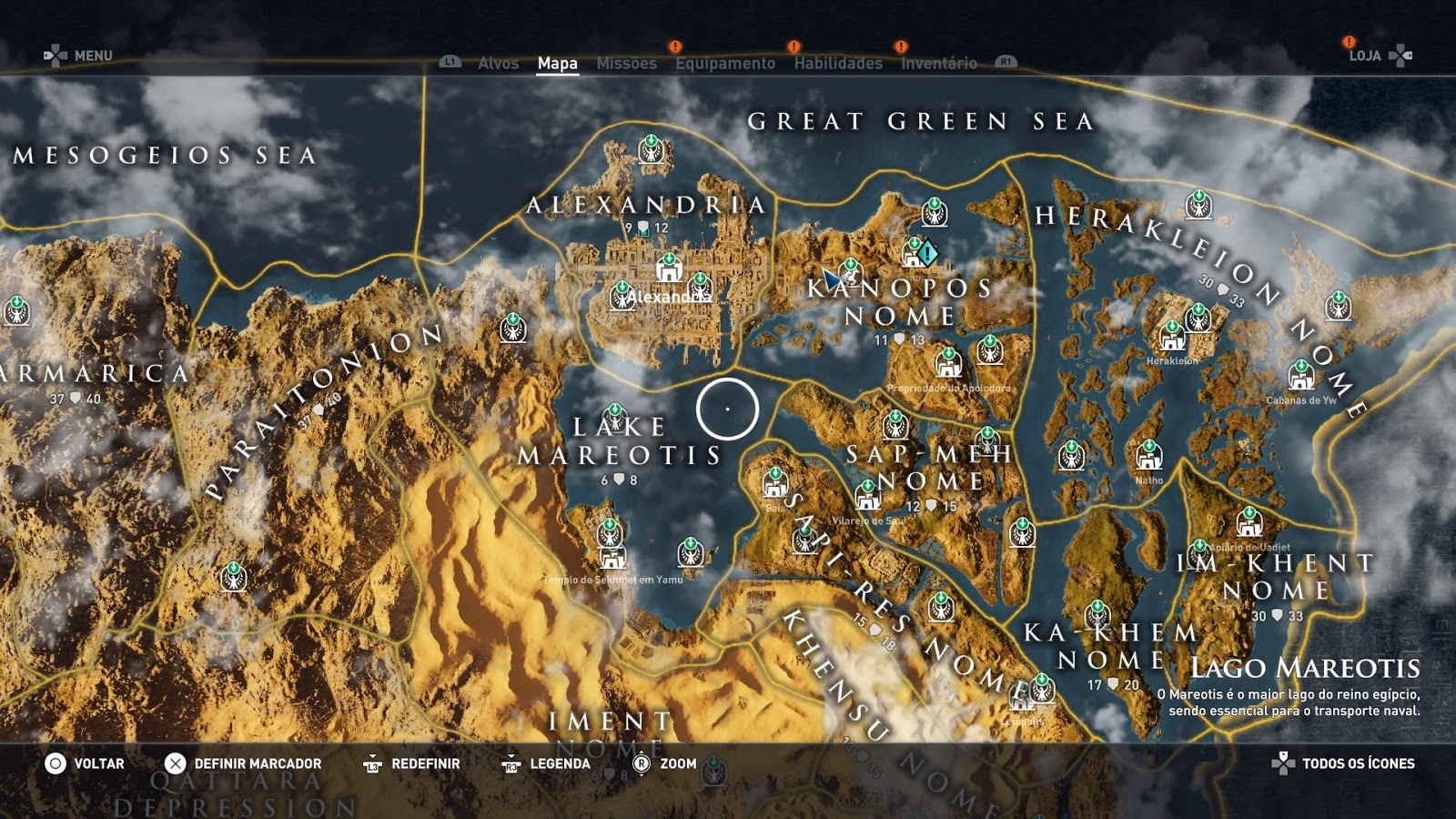Screen dimensions: 1456x819
Task: Select the Herakleion location marker
Action: click(x=1171, y=338)
